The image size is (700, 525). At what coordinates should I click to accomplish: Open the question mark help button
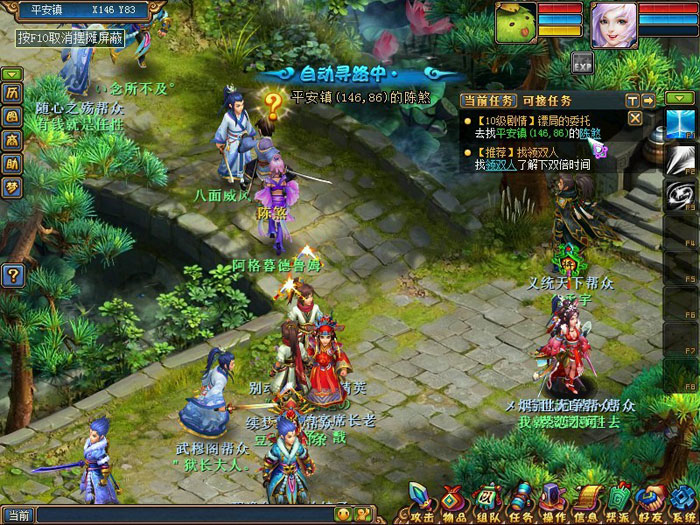pos(13,275)
